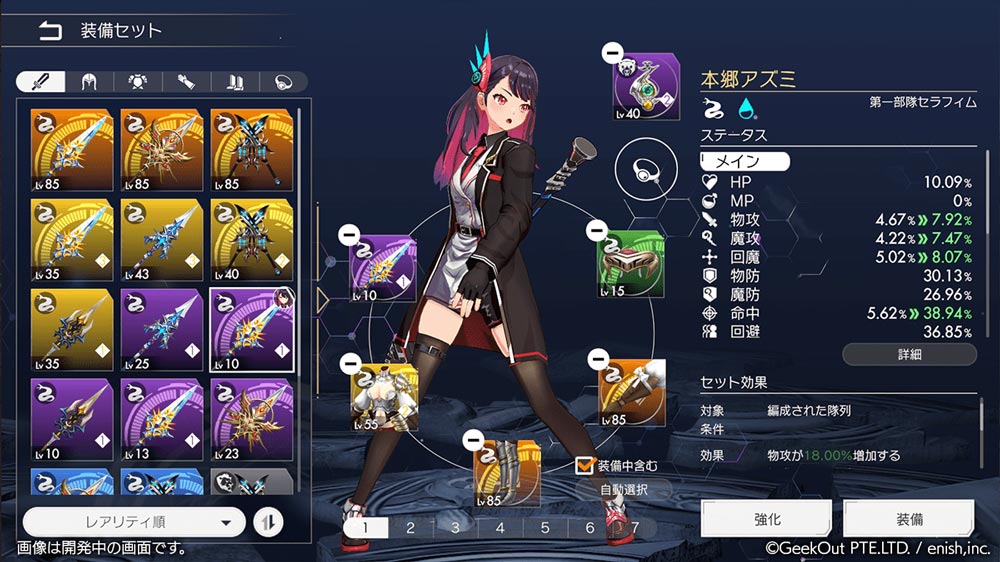Image resolution: width=1000 pixels, height=562 pixels.
Task: Select the ring accessory category tab
Action: coord(282,82)
